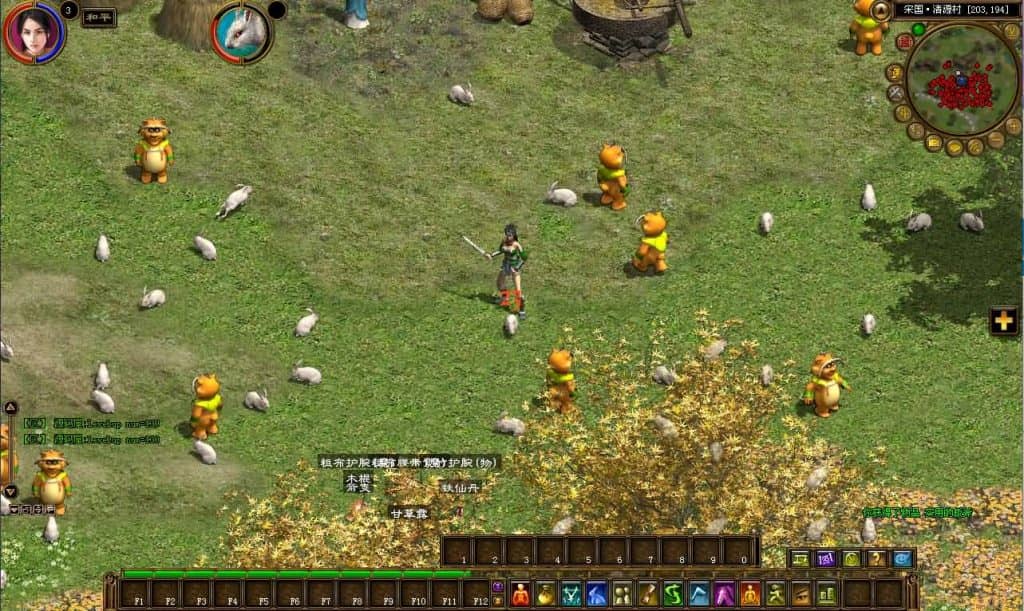Open the yellow question mark help button
Image resolution: width=1024 pixels, height=611 pixels.
877,559
